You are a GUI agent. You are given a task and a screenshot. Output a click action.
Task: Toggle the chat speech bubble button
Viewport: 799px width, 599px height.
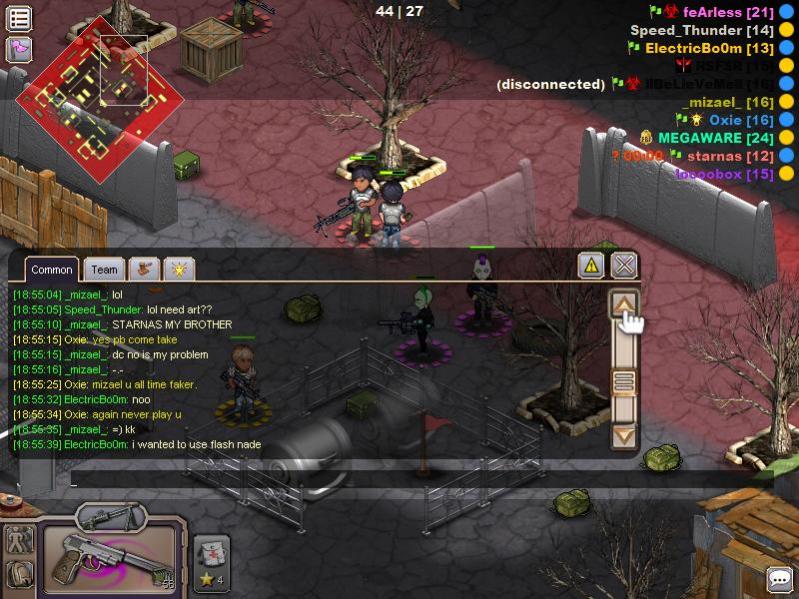coord(779,579)
